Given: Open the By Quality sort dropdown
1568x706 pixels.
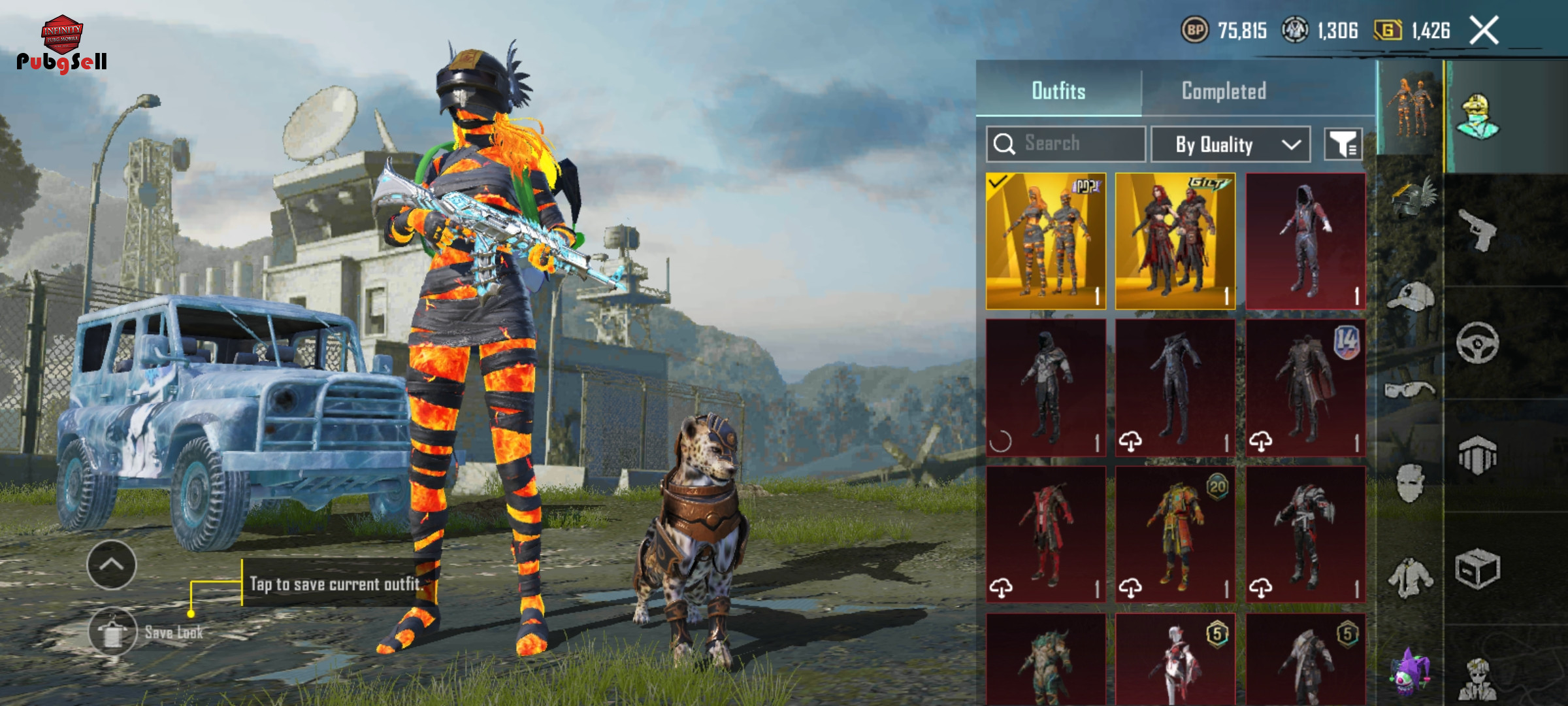Looking at the screenshot, I should (1230, 144).
